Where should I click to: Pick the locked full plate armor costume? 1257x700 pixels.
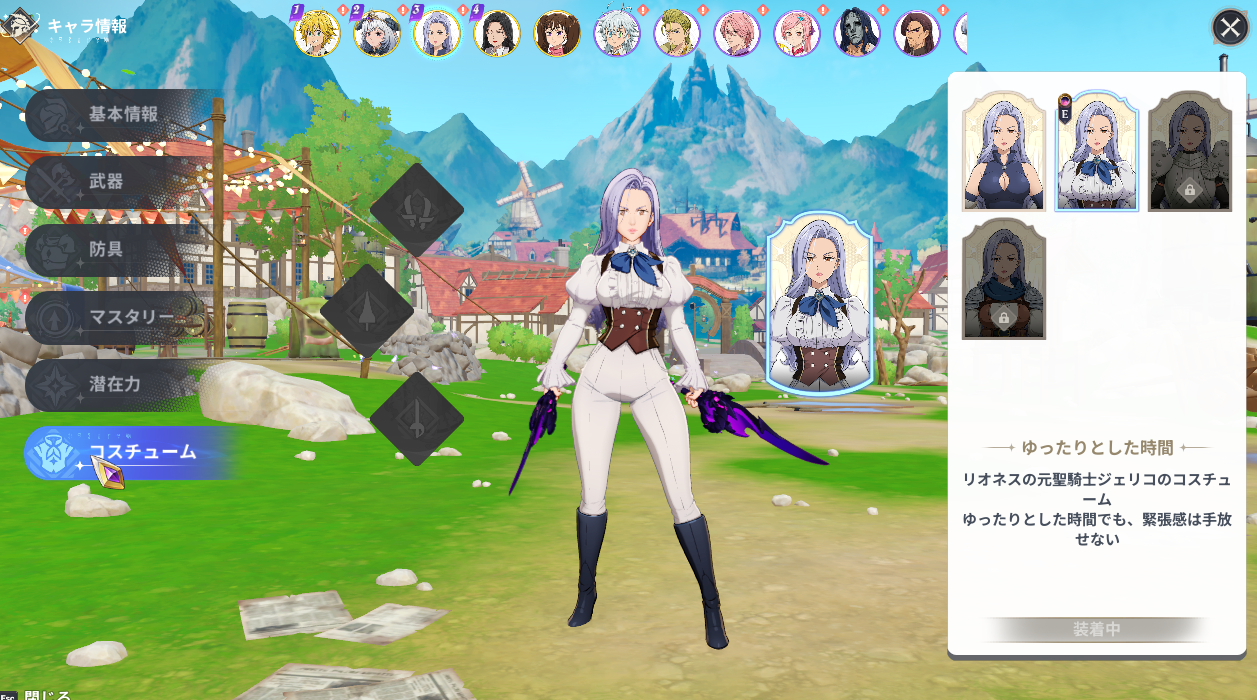tap(1190, 151)
